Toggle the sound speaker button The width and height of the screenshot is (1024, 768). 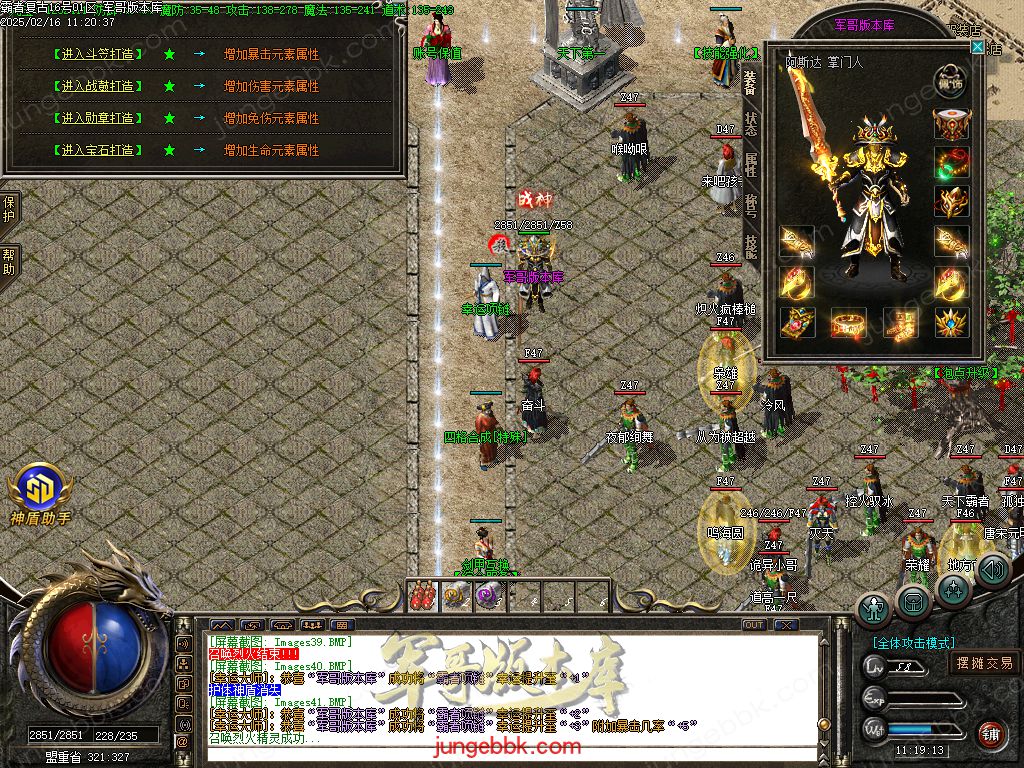click(992, 570)
